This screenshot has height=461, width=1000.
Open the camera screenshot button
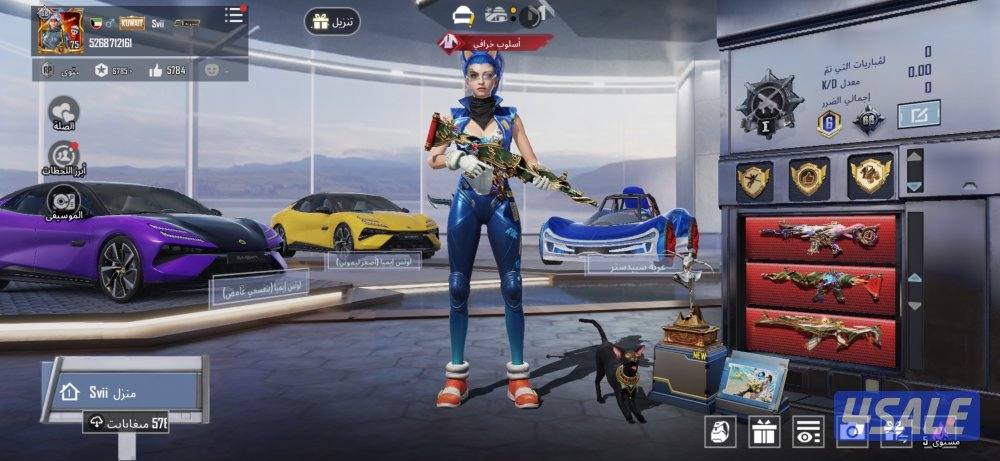coord(851,432)
